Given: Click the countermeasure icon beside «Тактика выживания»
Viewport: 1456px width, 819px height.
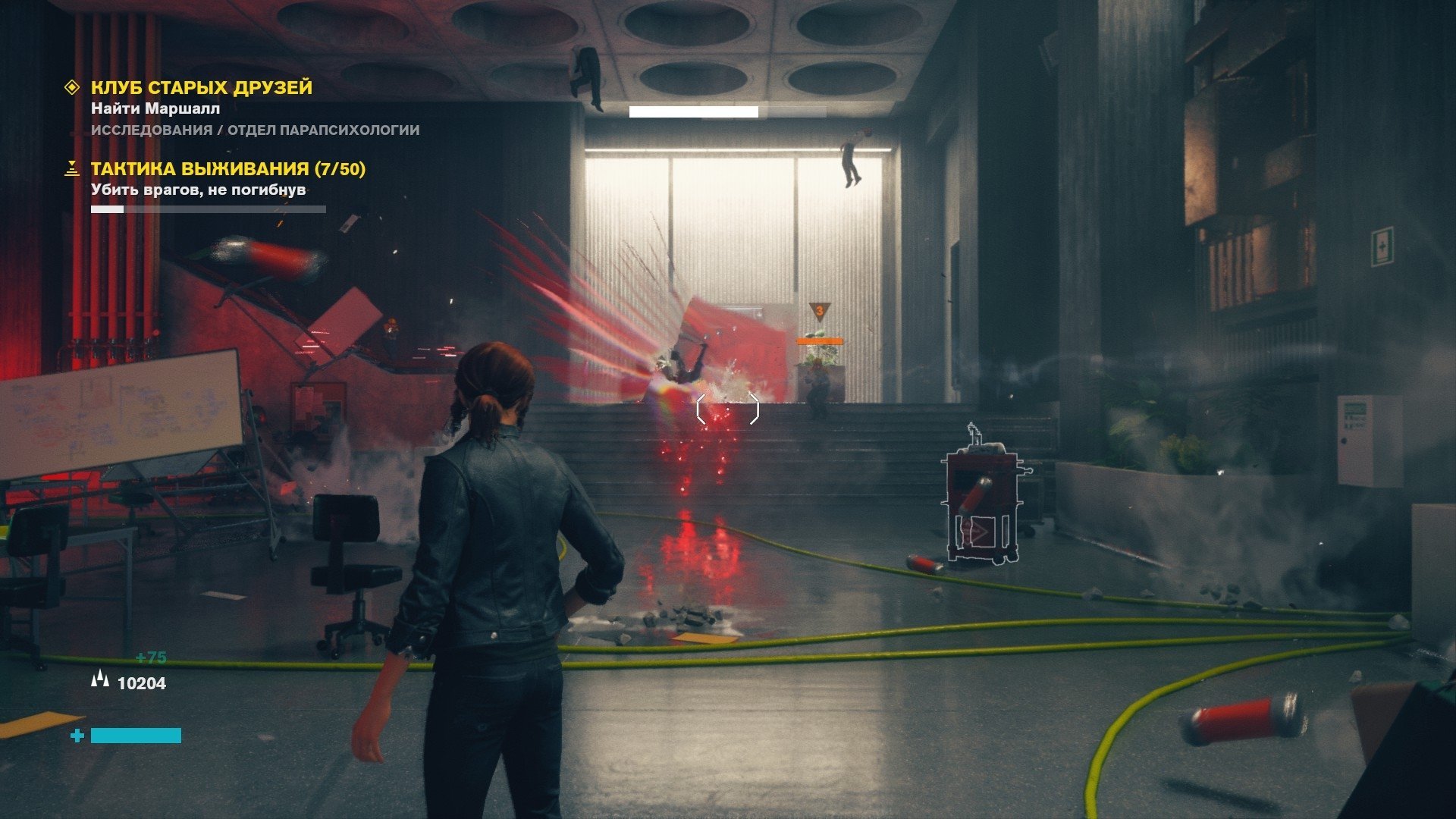Looking at the screenshot, I should (72, 168).
